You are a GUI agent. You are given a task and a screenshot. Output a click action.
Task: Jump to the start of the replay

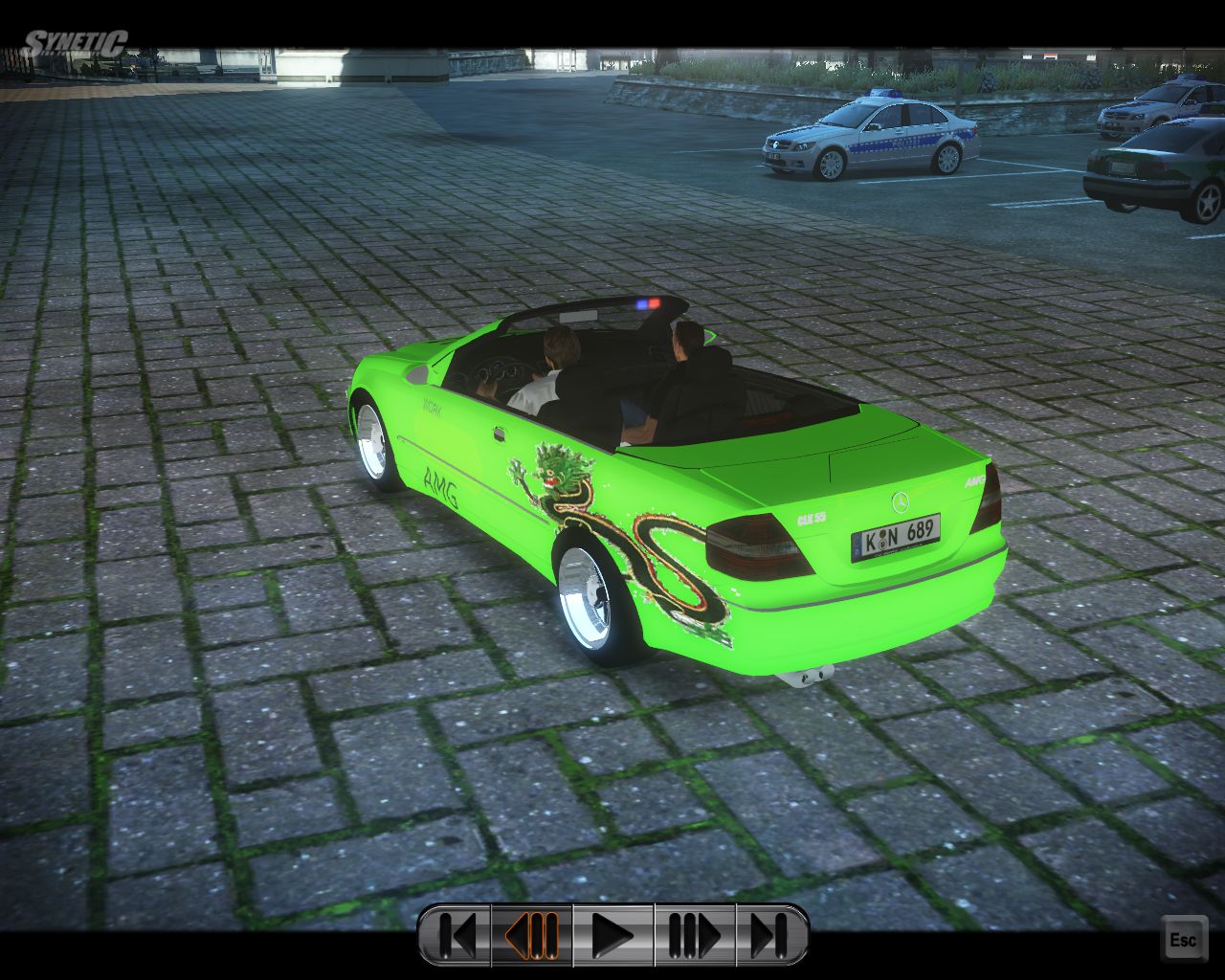click(456, 935)
